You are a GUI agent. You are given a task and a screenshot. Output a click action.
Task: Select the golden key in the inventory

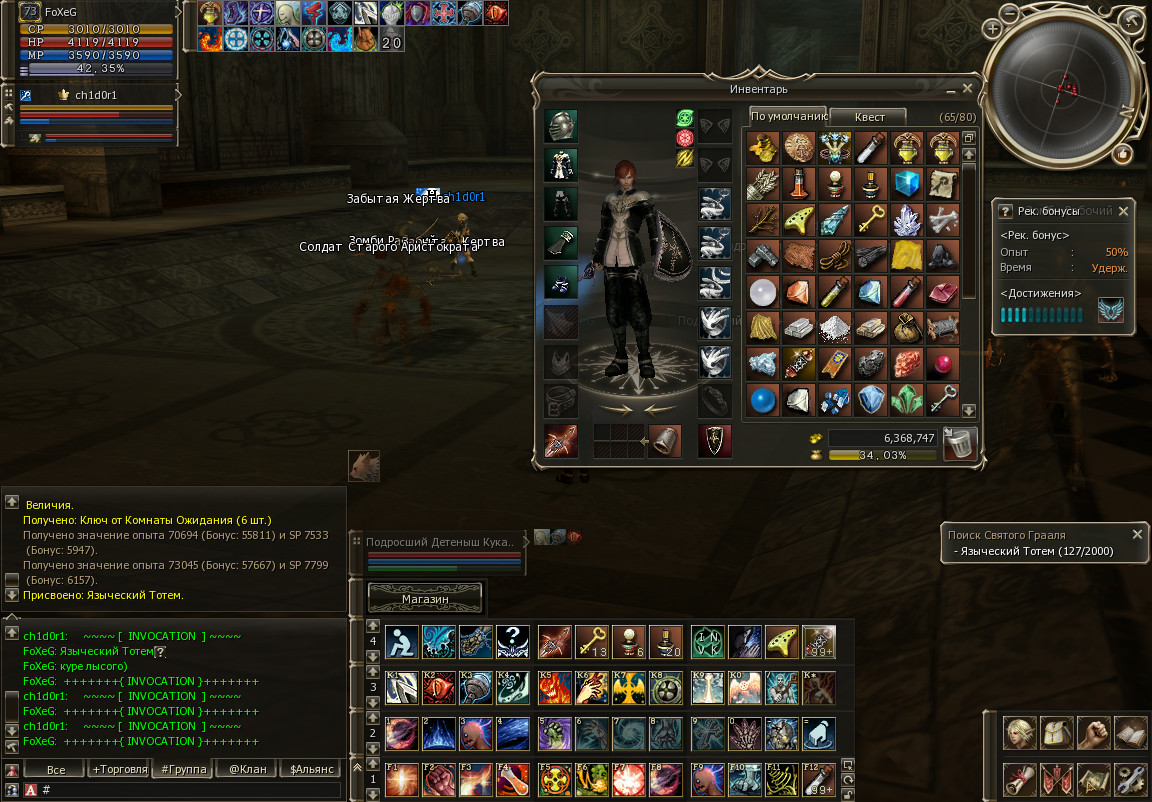[x=869, y=219]
